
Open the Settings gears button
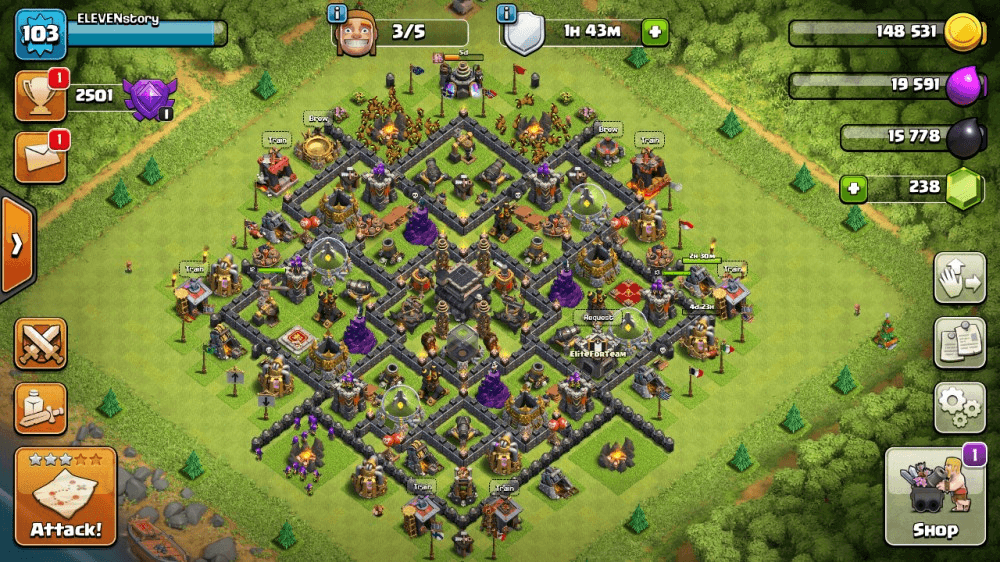(x=959, y=406)
